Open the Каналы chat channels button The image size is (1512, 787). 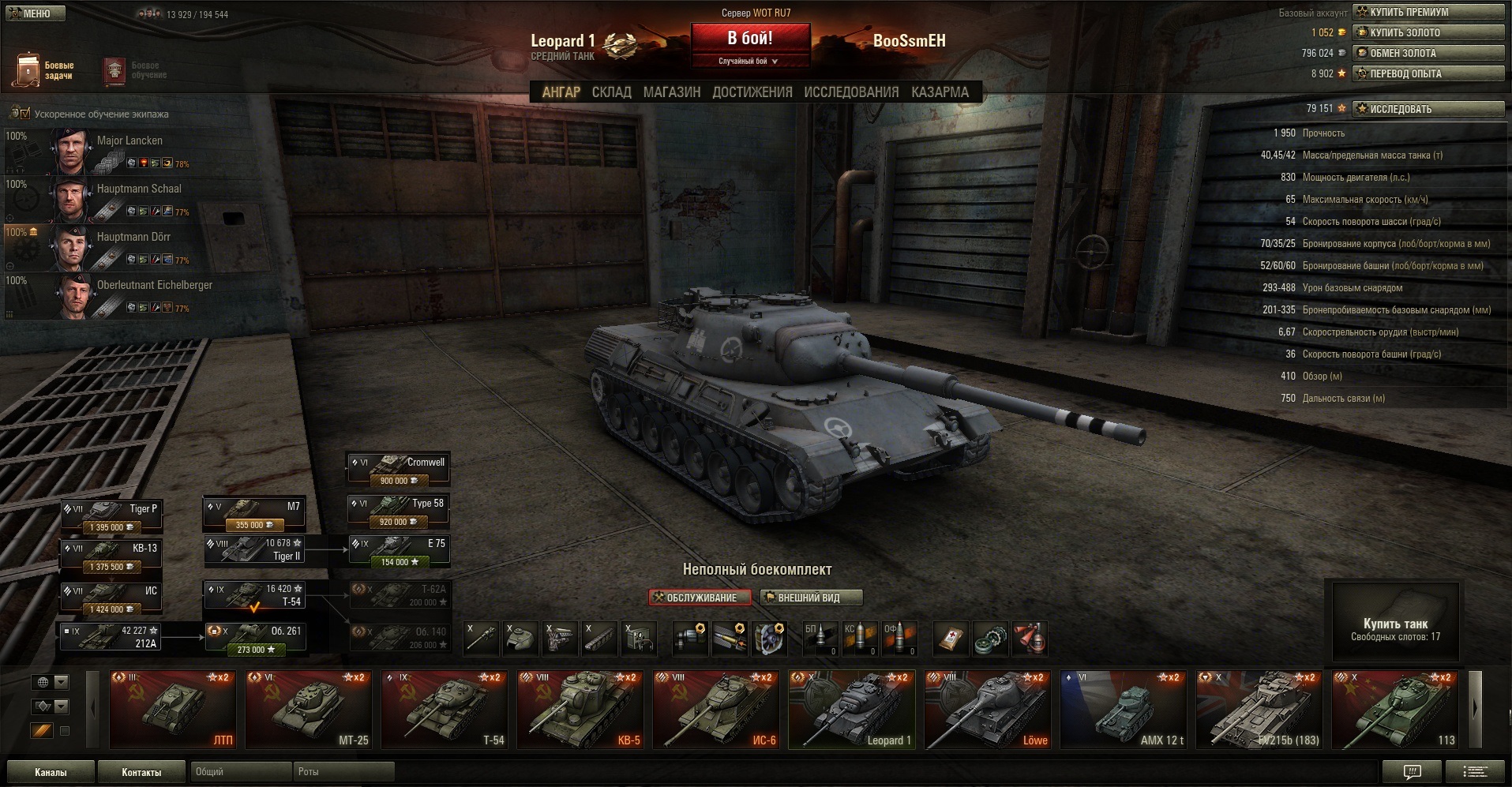pyautogui.click(x=51, y=772)
